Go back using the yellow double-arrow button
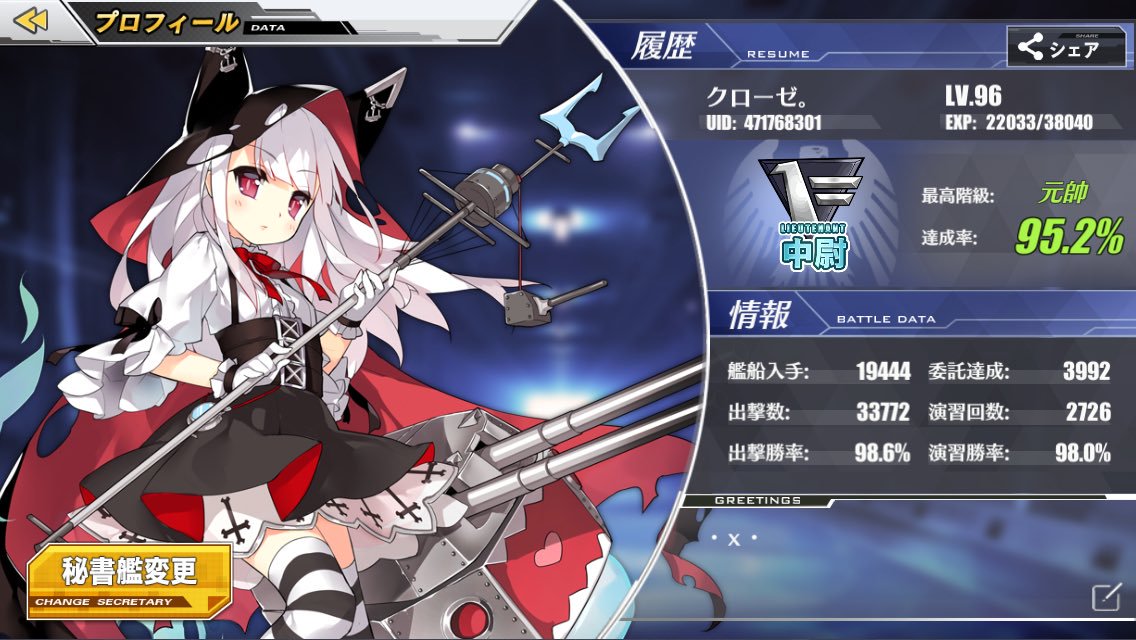 click(x=31, y=21)
